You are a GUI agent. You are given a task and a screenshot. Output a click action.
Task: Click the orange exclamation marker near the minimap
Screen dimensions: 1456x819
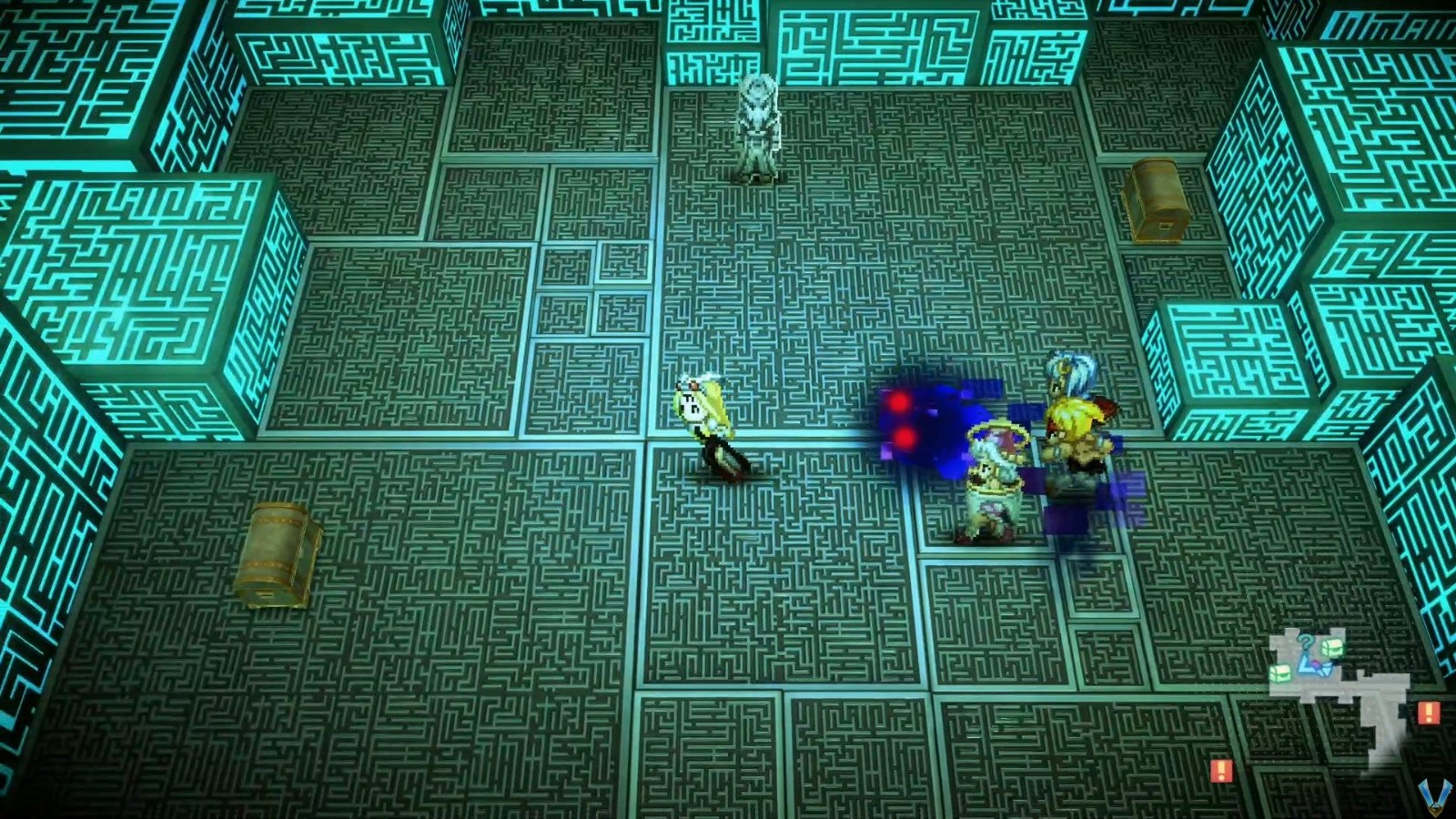click(x=1427, y=713)
